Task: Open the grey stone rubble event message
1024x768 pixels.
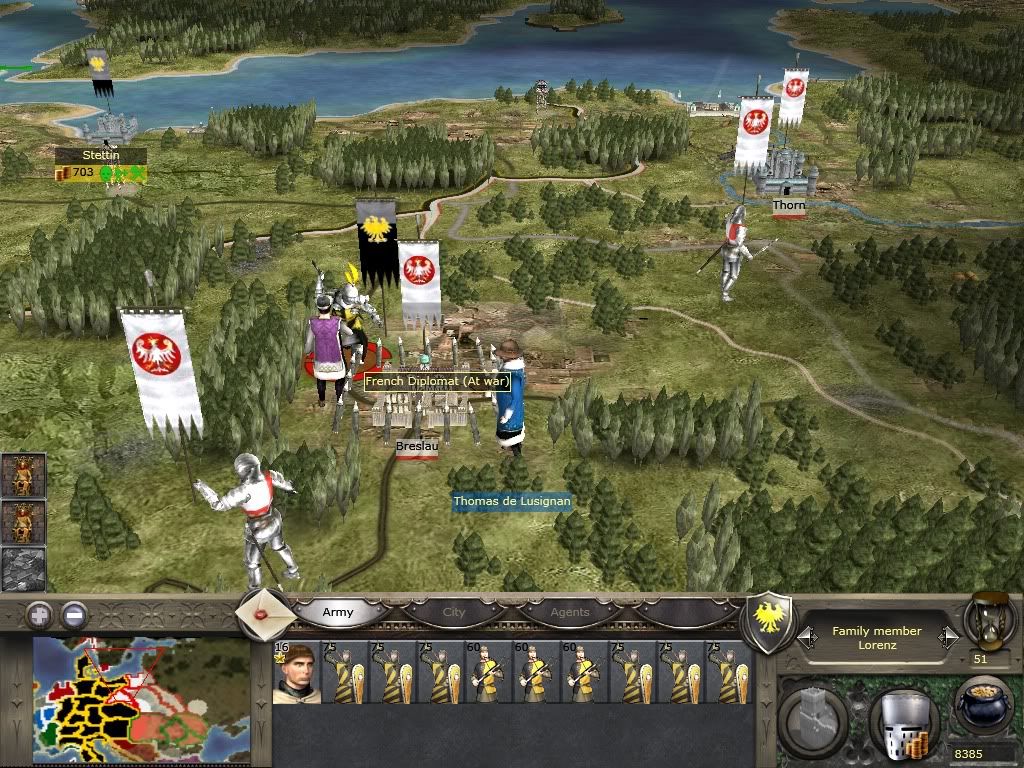Action: 21,569
